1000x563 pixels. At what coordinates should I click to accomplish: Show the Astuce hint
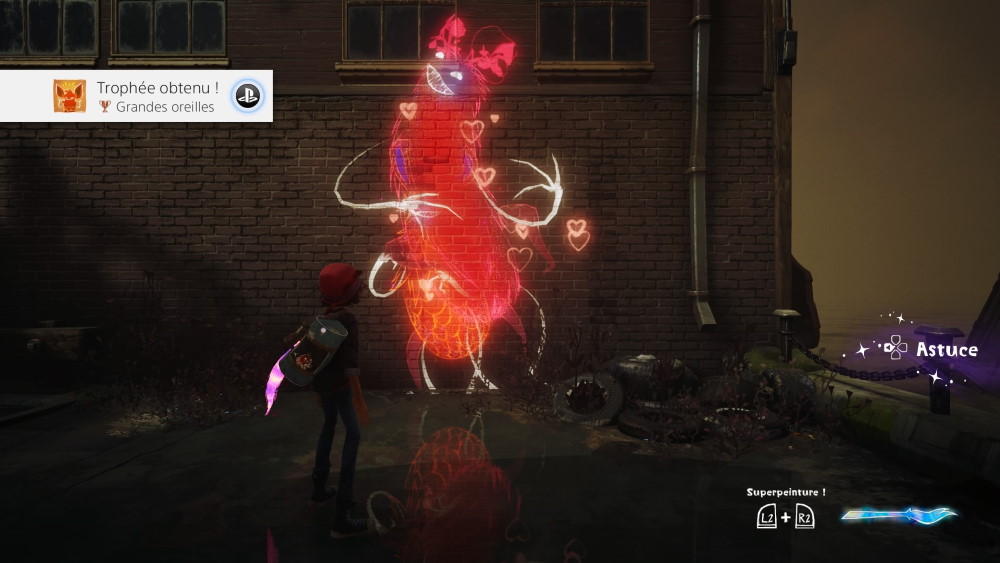[x=932, y=349]
